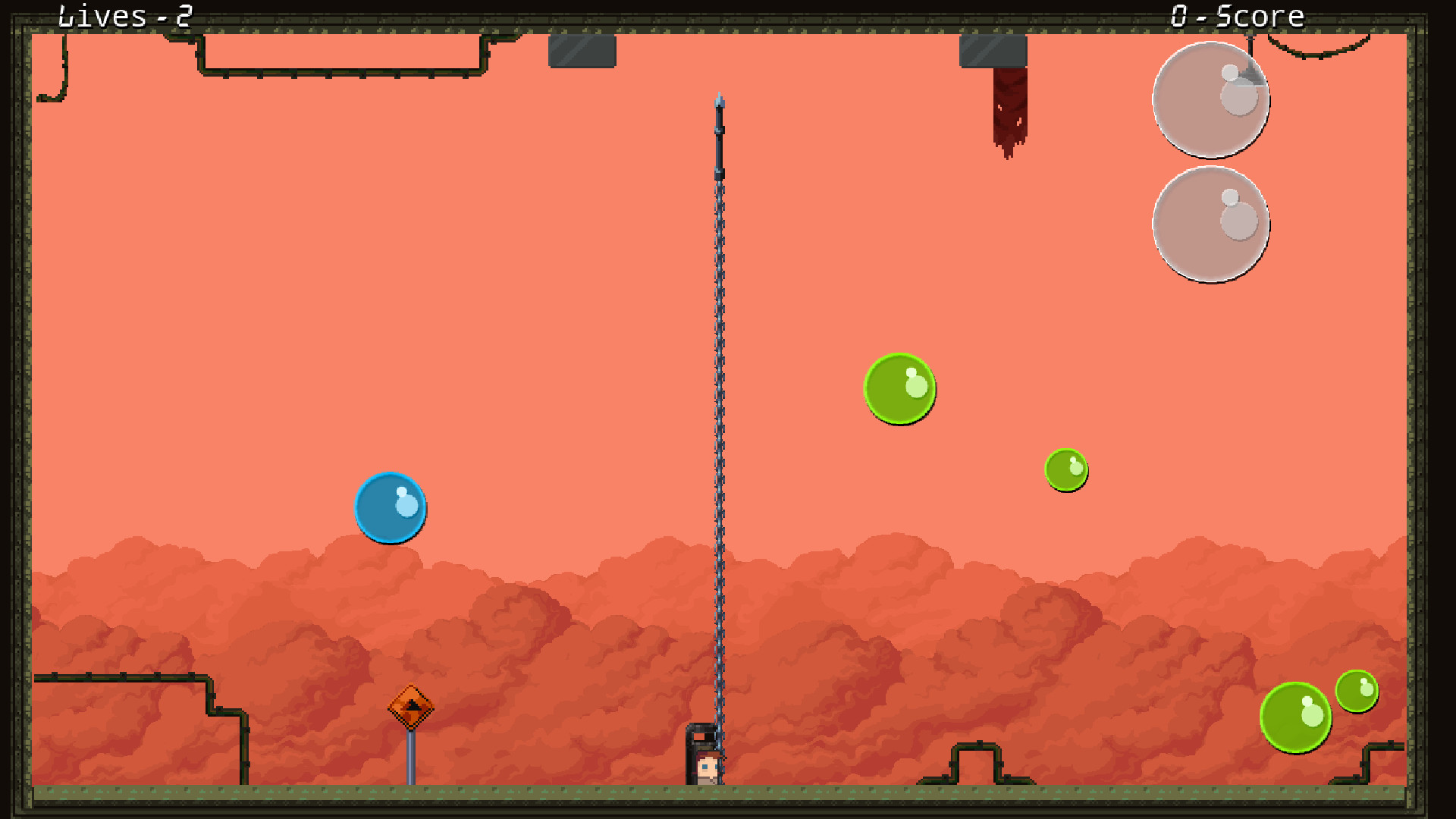
Task: Select the large green bubble mid-screen
Action: coord(899,388)
